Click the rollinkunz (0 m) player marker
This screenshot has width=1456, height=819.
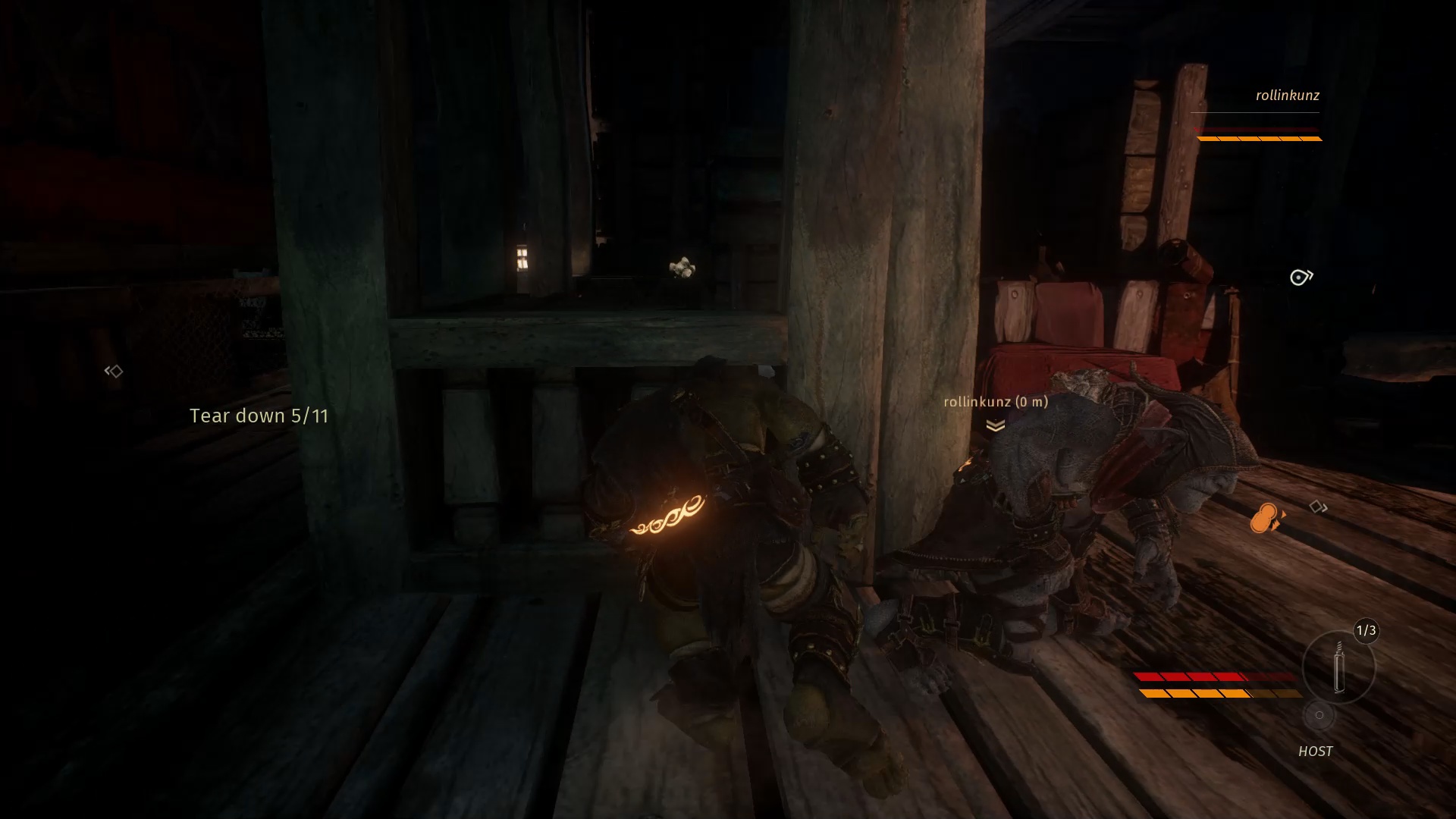click(996, 402)
